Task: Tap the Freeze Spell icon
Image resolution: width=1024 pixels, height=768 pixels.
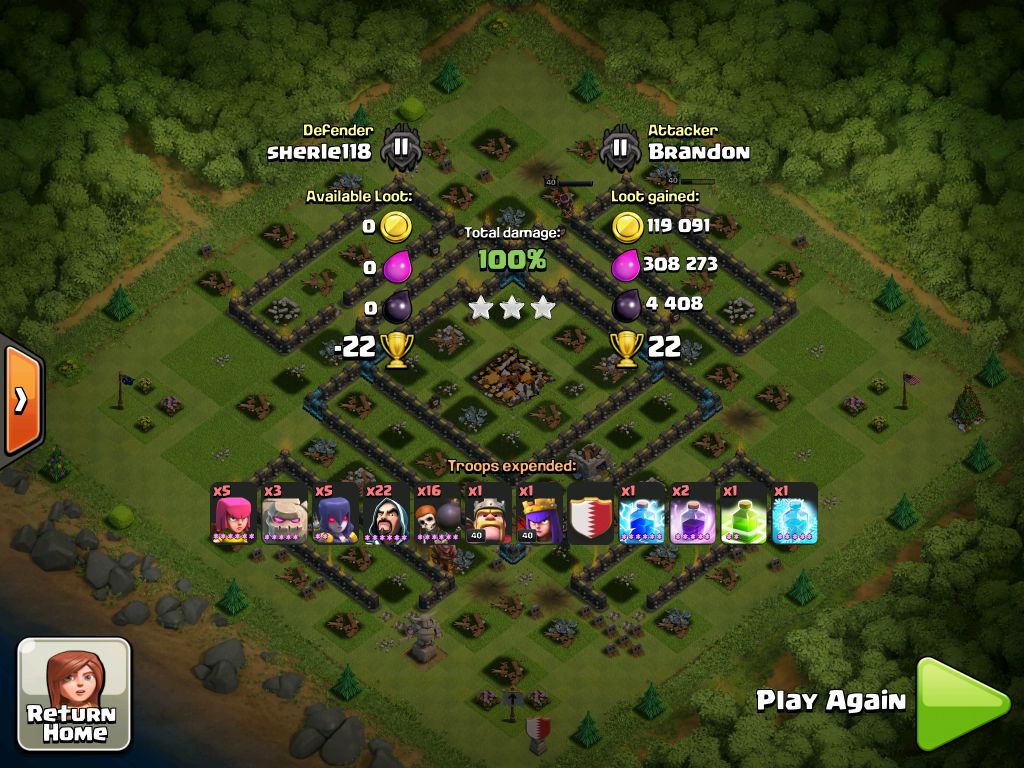Action: click(794, 514)
